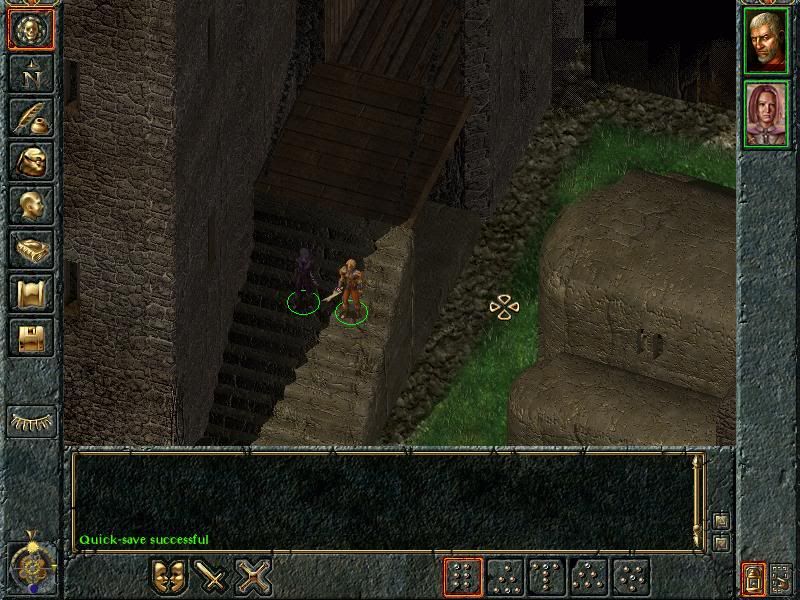The width and height of the screenshot is (800, 600).
Task: Click the closed-eye rest button
Action: tap(31, 421)
